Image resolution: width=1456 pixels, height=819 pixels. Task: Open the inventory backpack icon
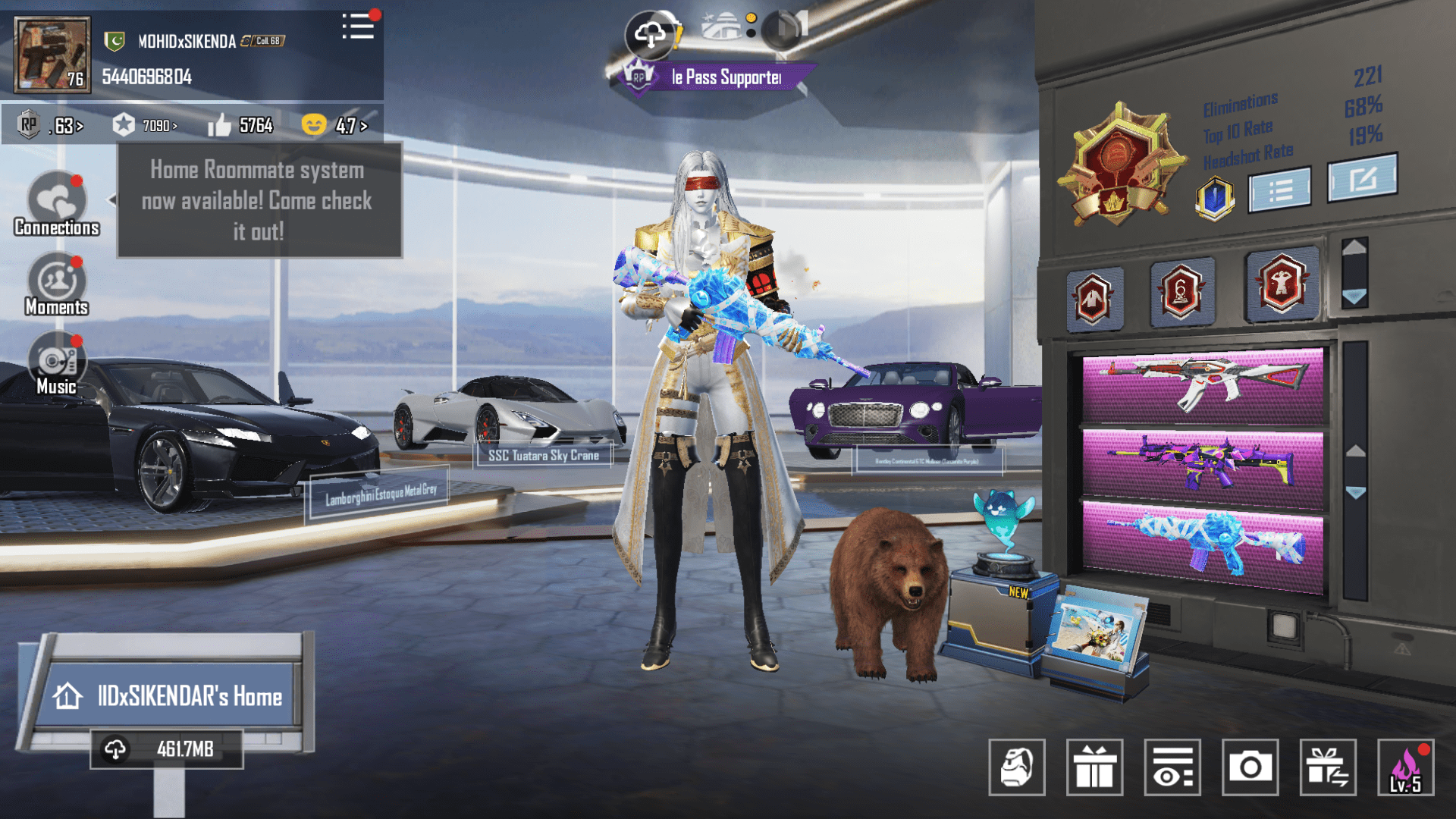[1016, 768]
